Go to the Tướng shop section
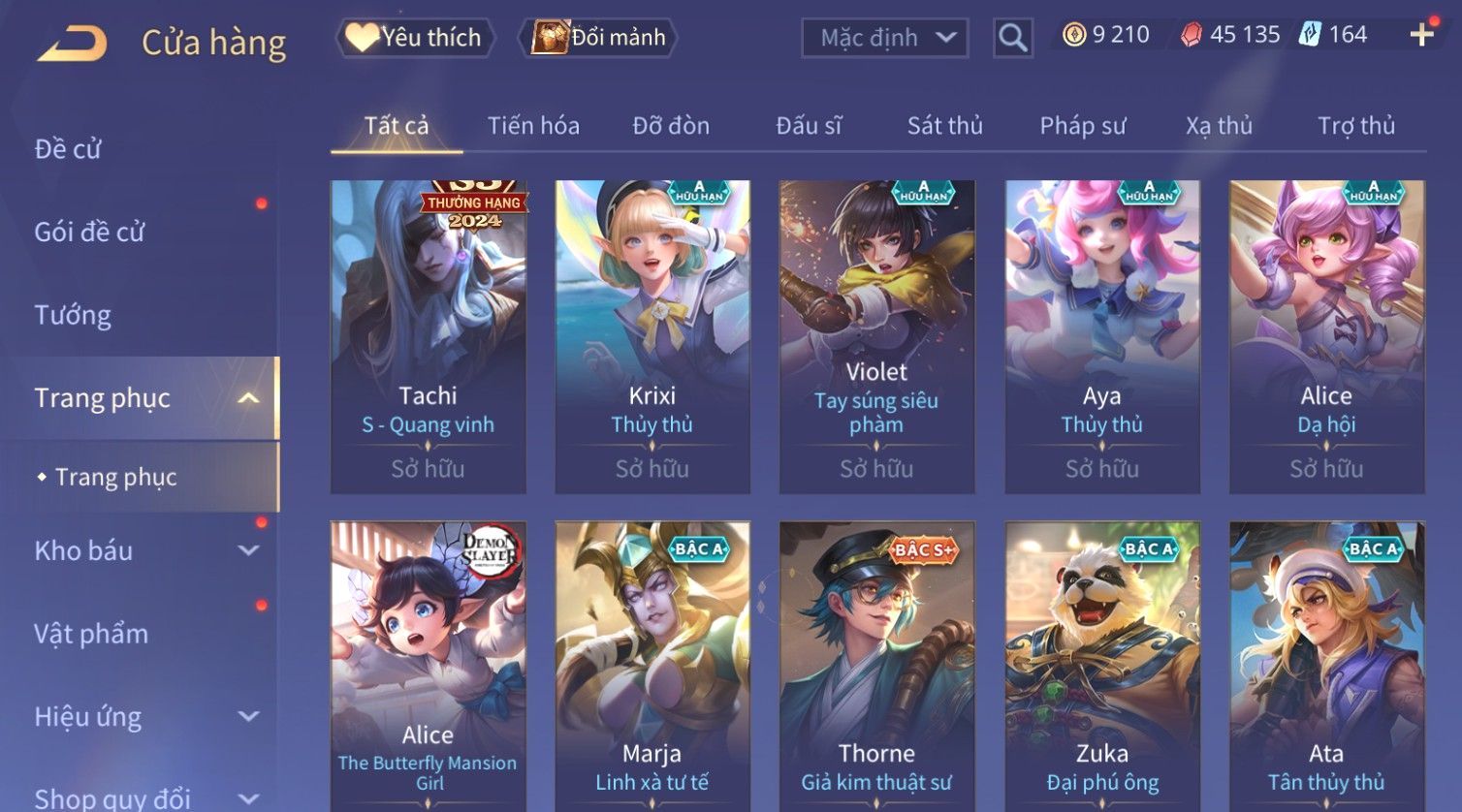Screen dimensions: 1462x812 pos(73,315)
